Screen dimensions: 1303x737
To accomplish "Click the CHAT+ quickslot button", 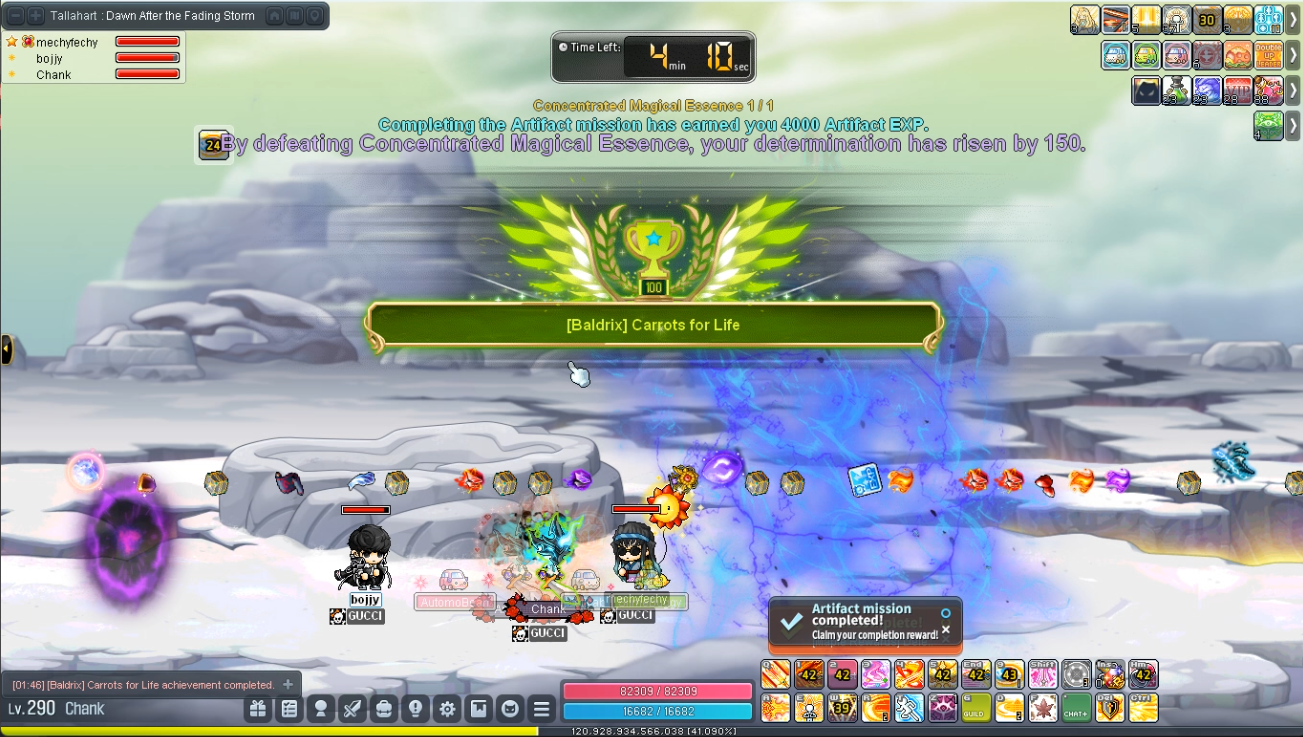I will [1076, 708].
